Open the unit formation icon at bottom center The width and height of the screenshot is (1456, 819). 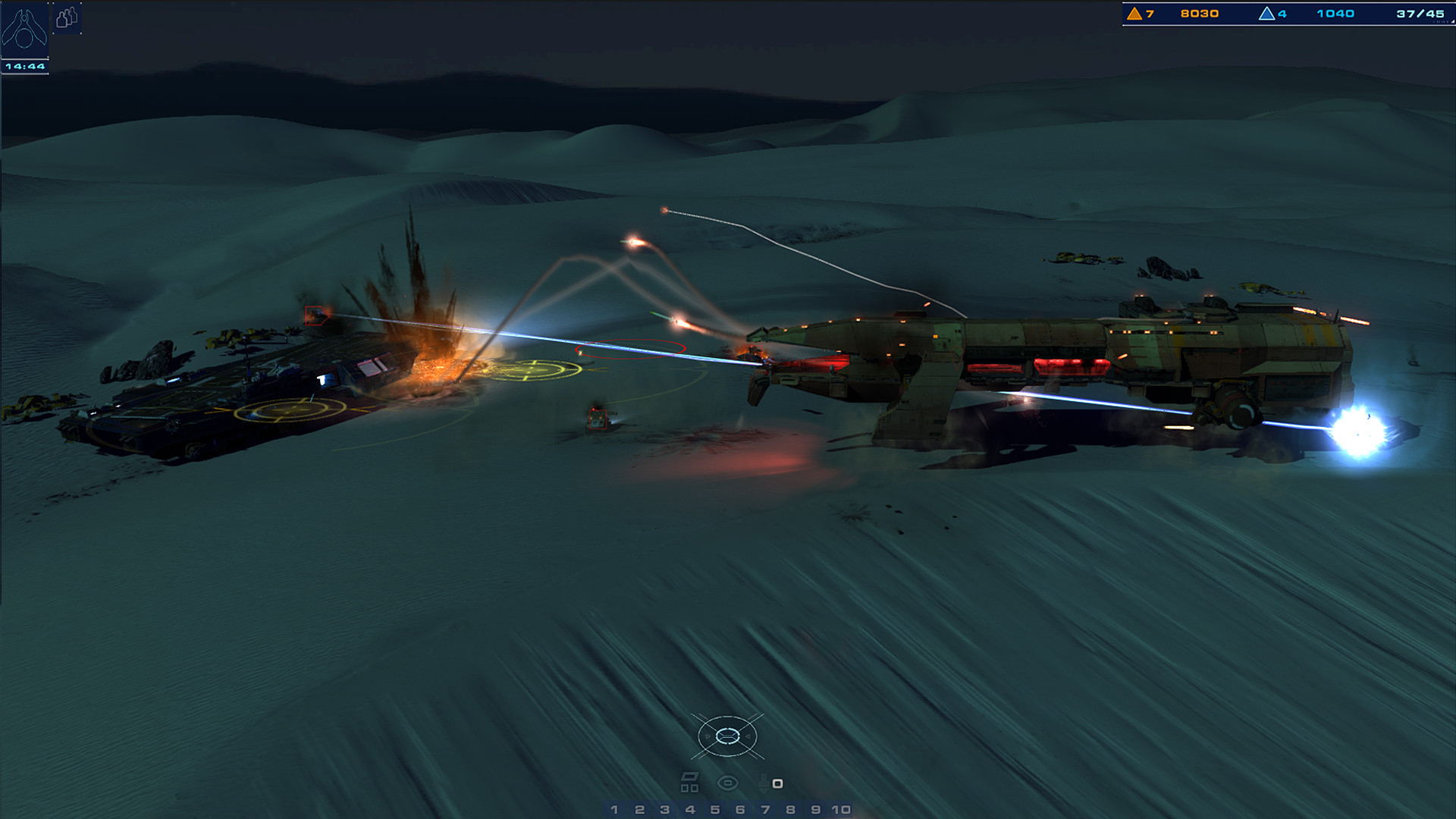pos(690,783)
